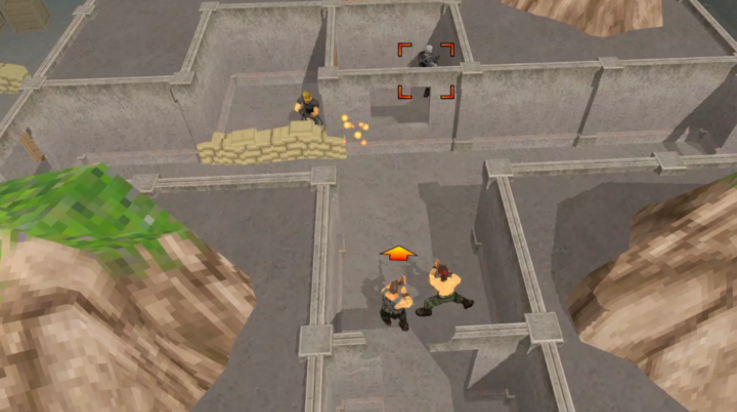Screen dimensions: 737x412
Task: Select the enemy inside the red target brackets
Action: [x=427, y=60]
